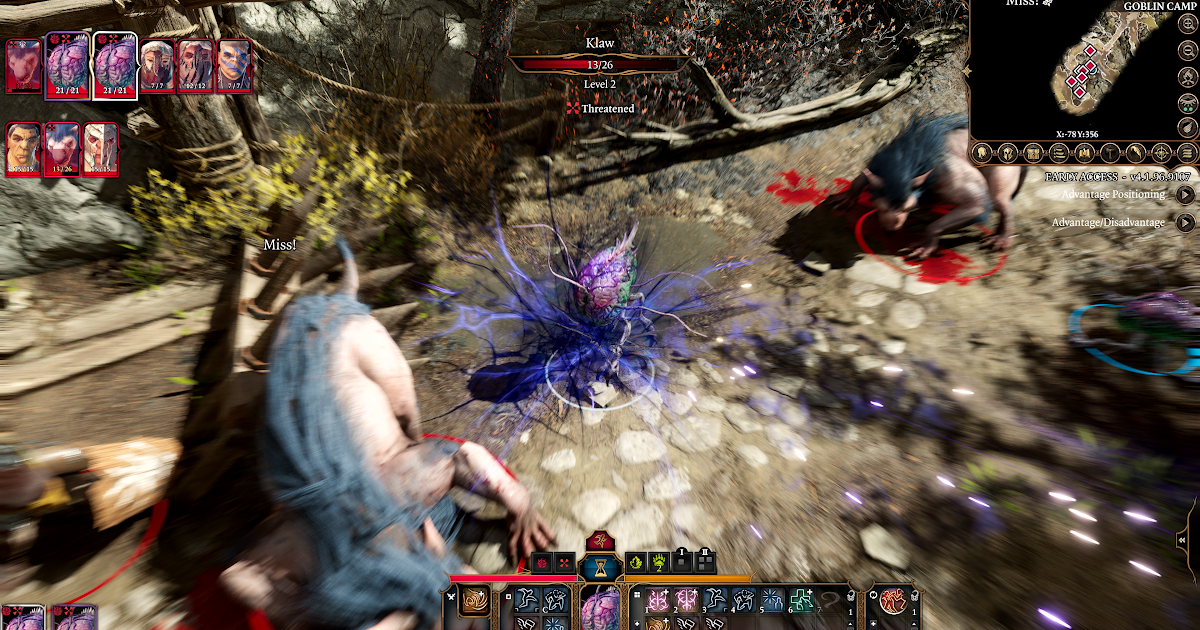Image resolution: width=1200 pixels, height=630 pixels.
Task: Zoom out on the minimap
Action: point(1187,53)
